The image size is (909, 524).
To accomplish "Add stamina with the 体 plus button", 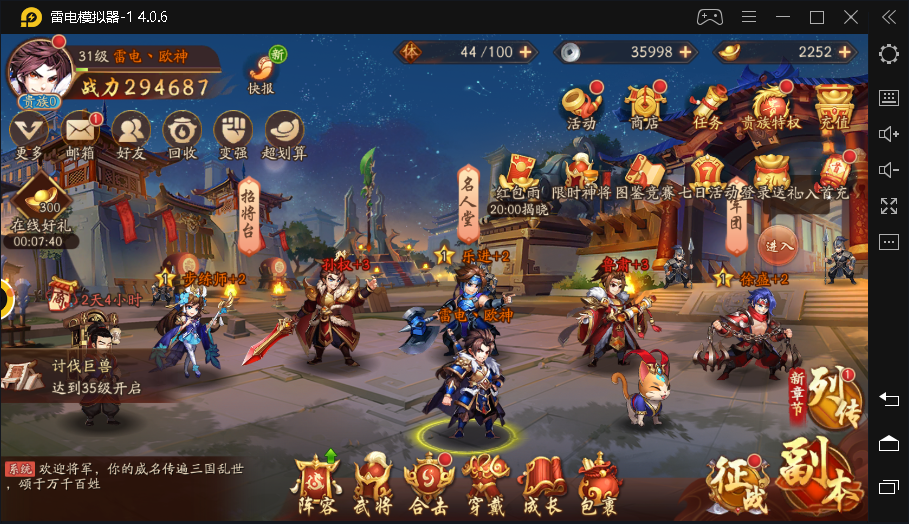I will [x=526, y=52].
